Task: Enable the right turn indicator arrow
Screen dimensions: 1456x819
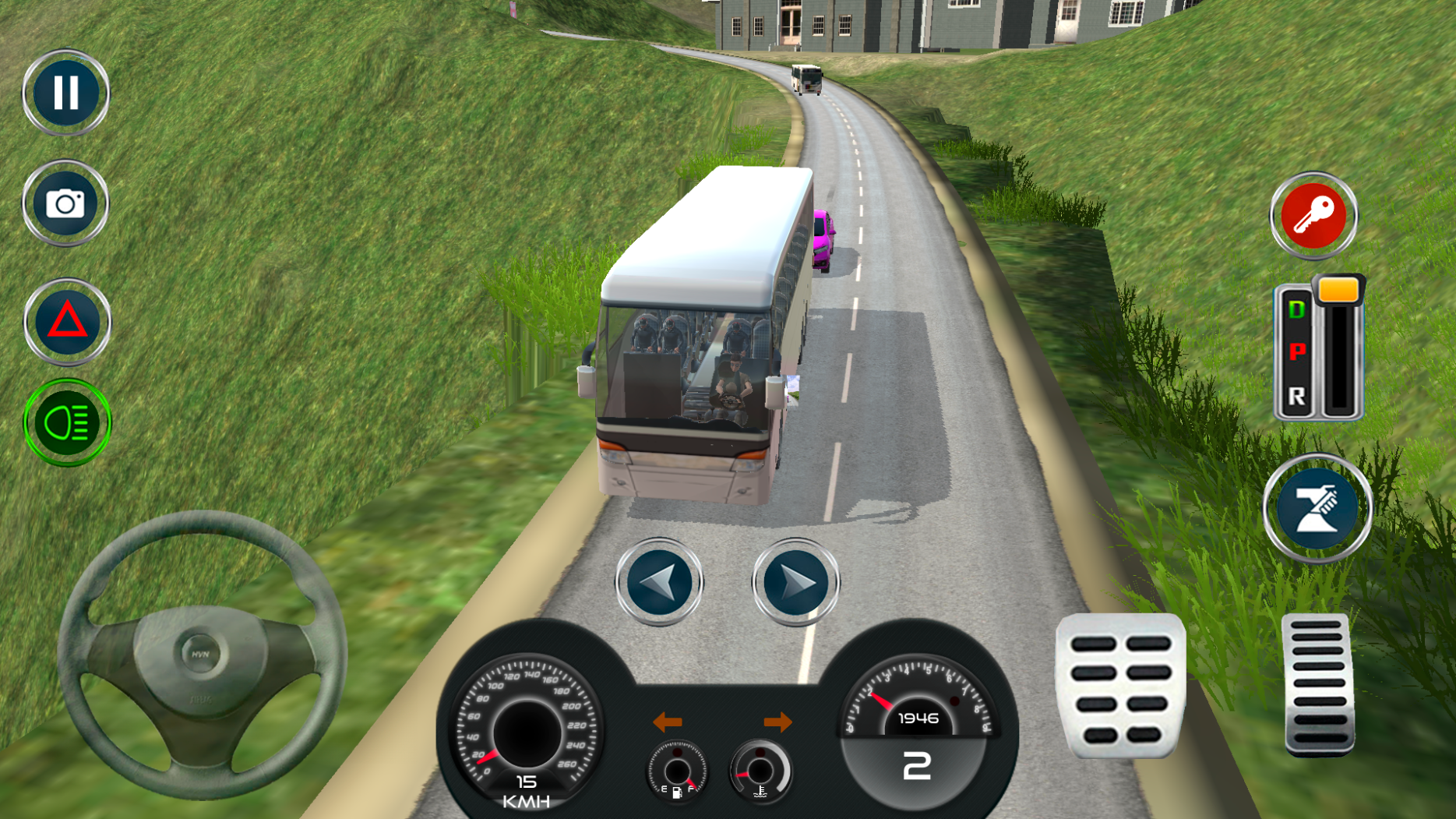Action: [780, 722]
